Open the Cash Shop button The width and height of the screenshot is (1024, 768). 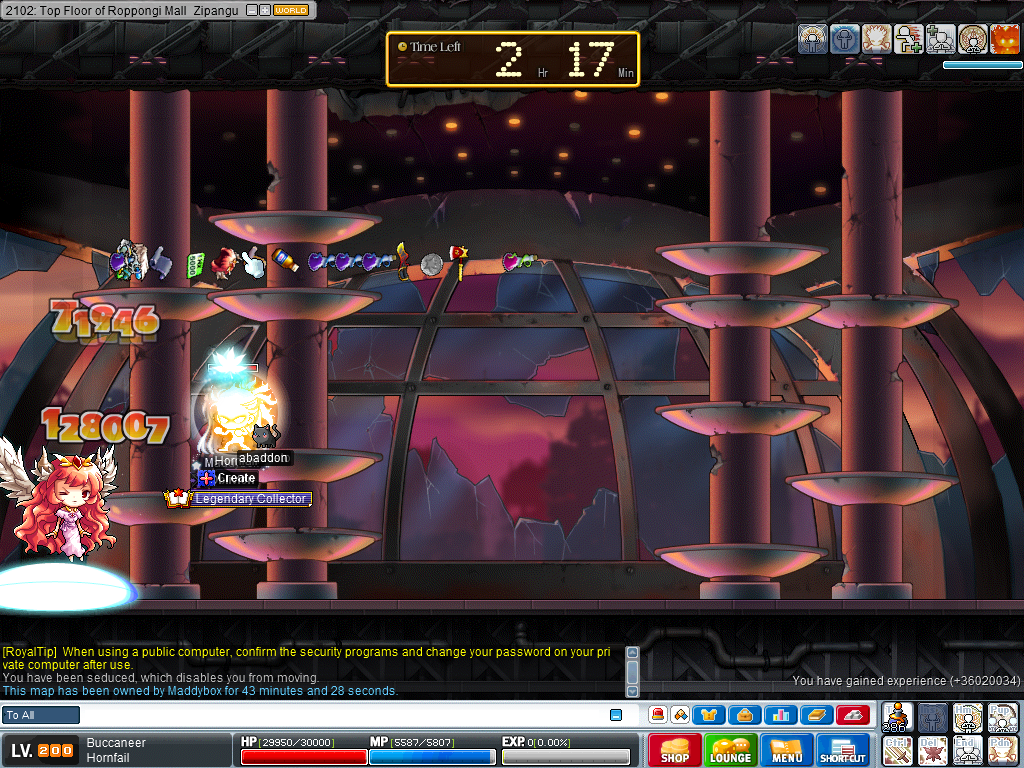(x=675, y=750)
